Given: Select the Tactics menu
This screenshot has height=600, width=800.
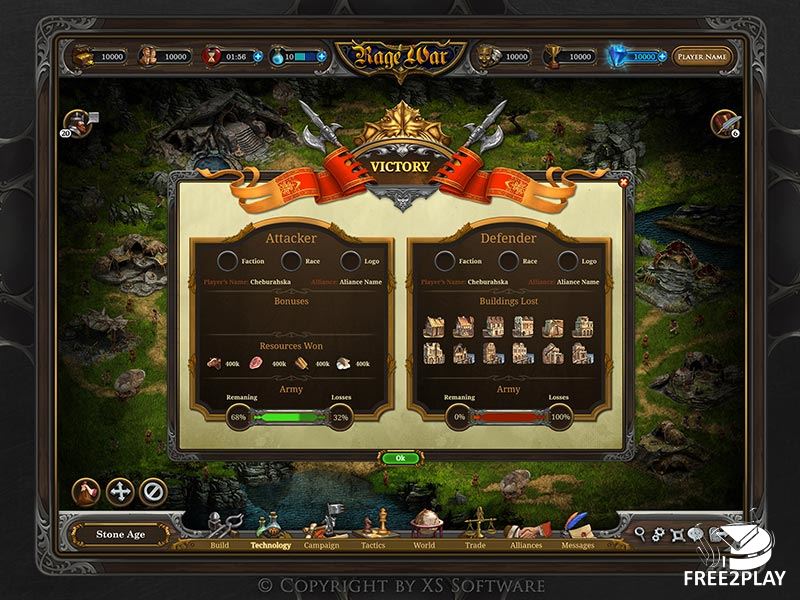Looking at the screenshot, I should (x=373, y=545).
